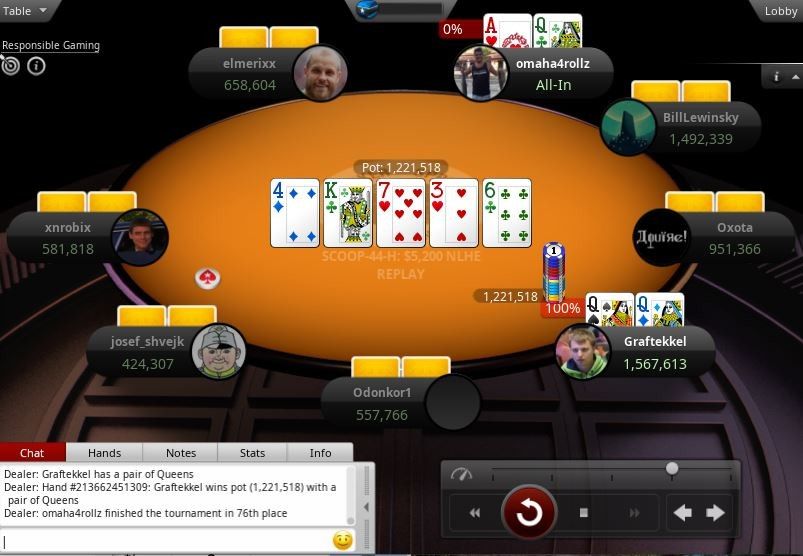Open the circled info icon
This screenshot has height=556, width=803.
coord(36,66)
